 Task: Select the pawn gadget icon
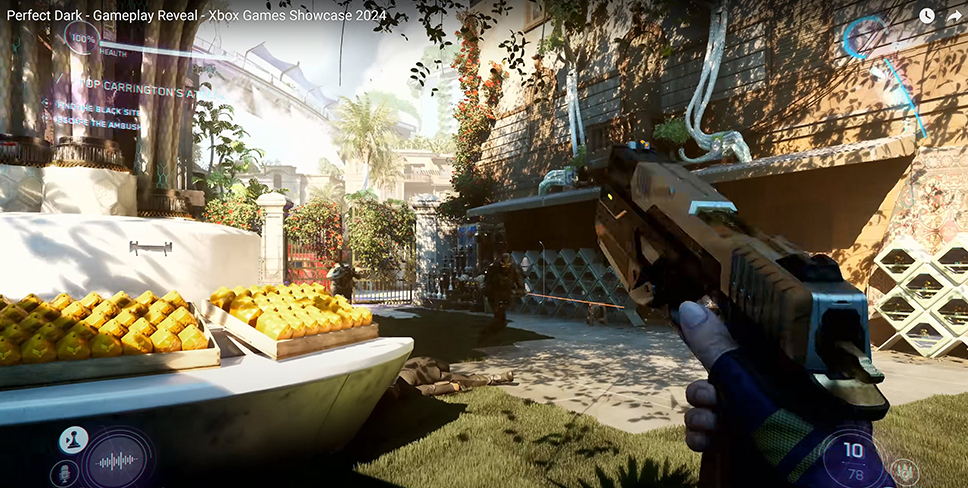click(x=73, y=440)
